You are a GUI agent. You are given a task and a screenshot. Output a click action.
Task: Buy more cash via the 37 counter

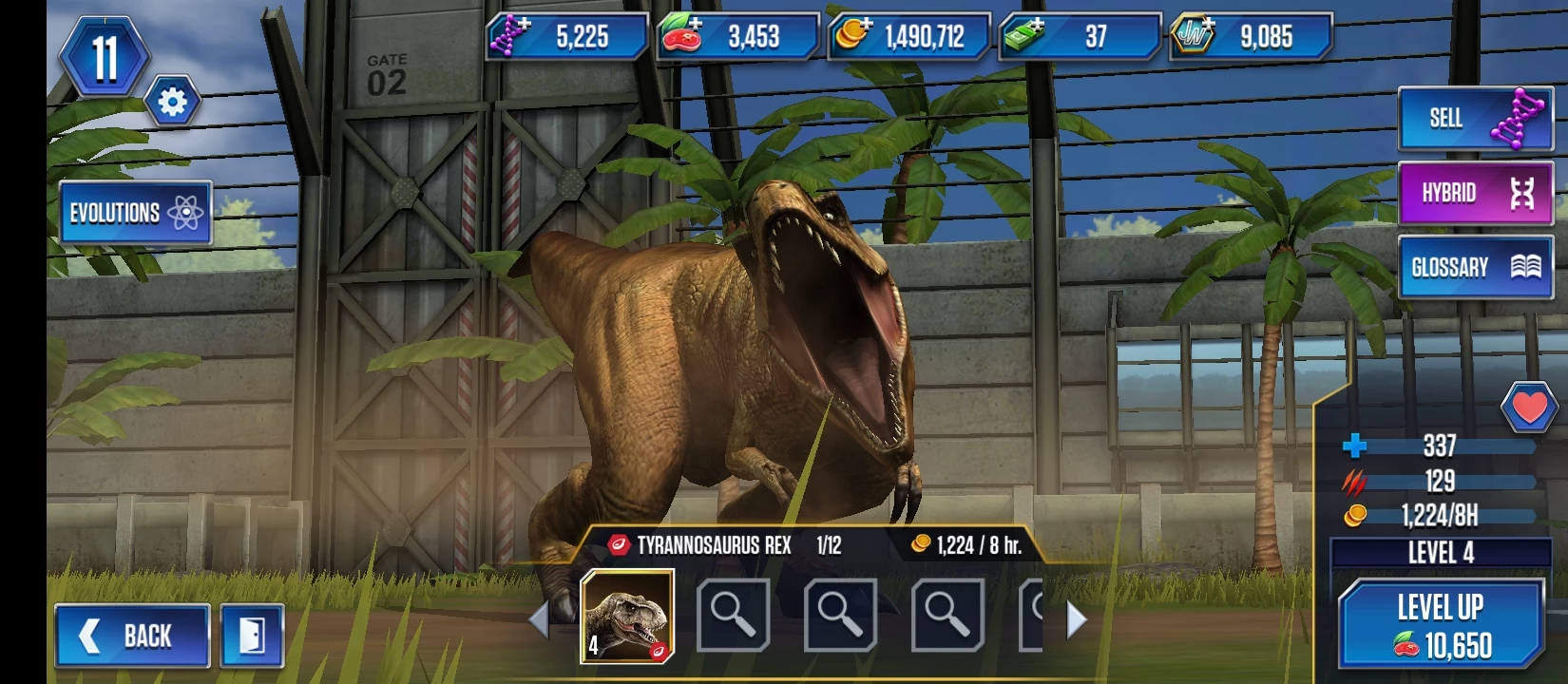click(1080, 37)
